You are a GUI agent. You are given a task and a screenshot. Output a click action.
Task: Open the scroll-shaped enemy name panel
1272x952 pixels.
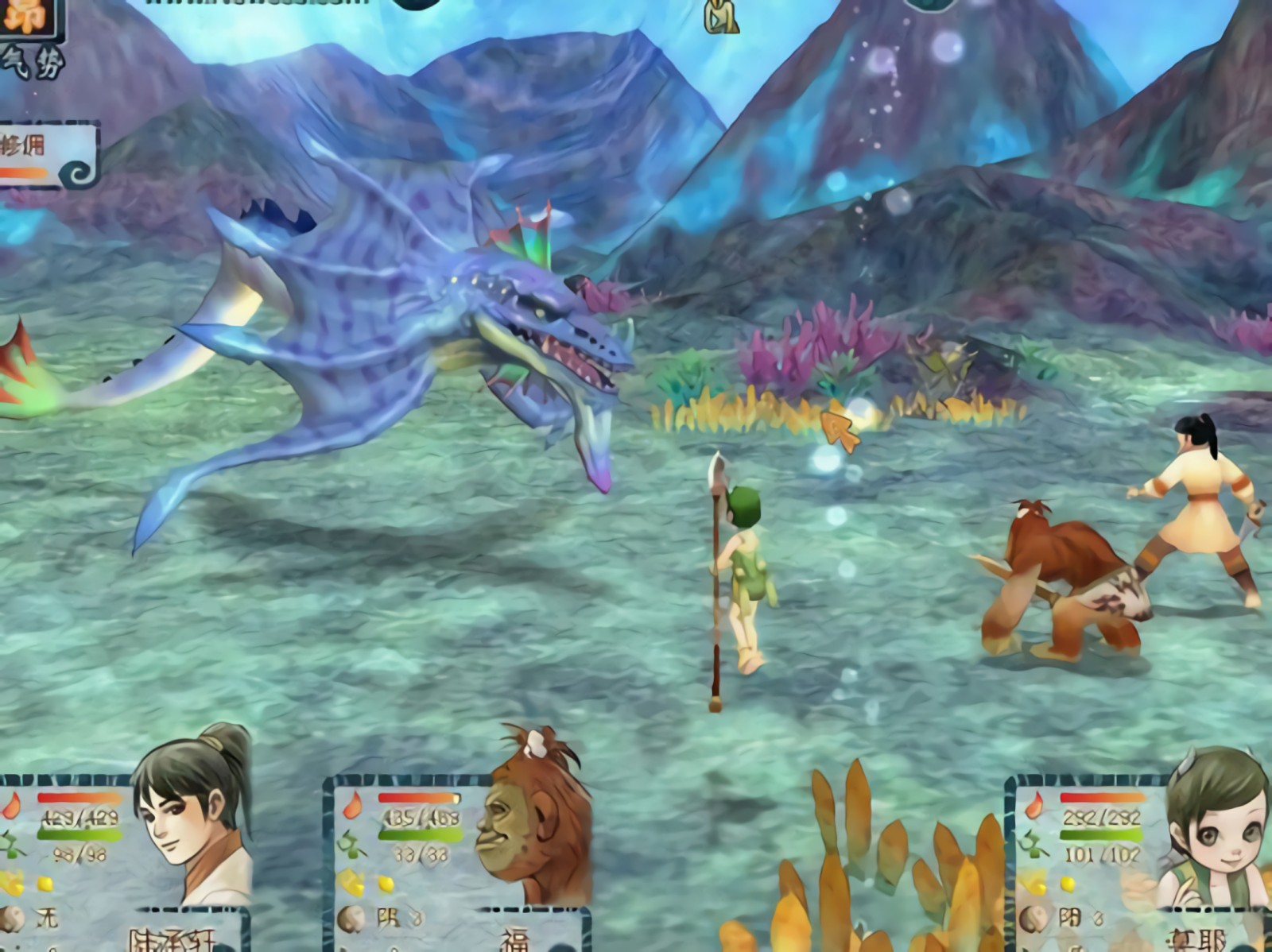(x=48, y=155)
